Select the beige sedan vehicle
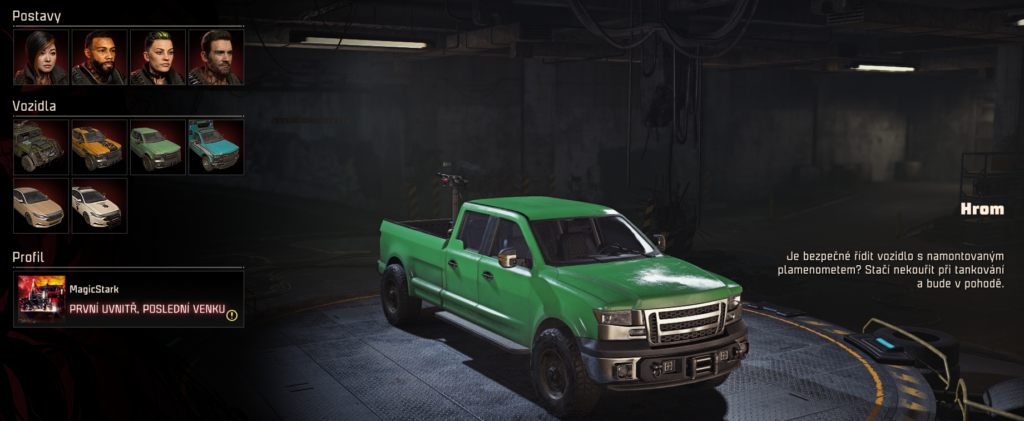 click(41, 205)
